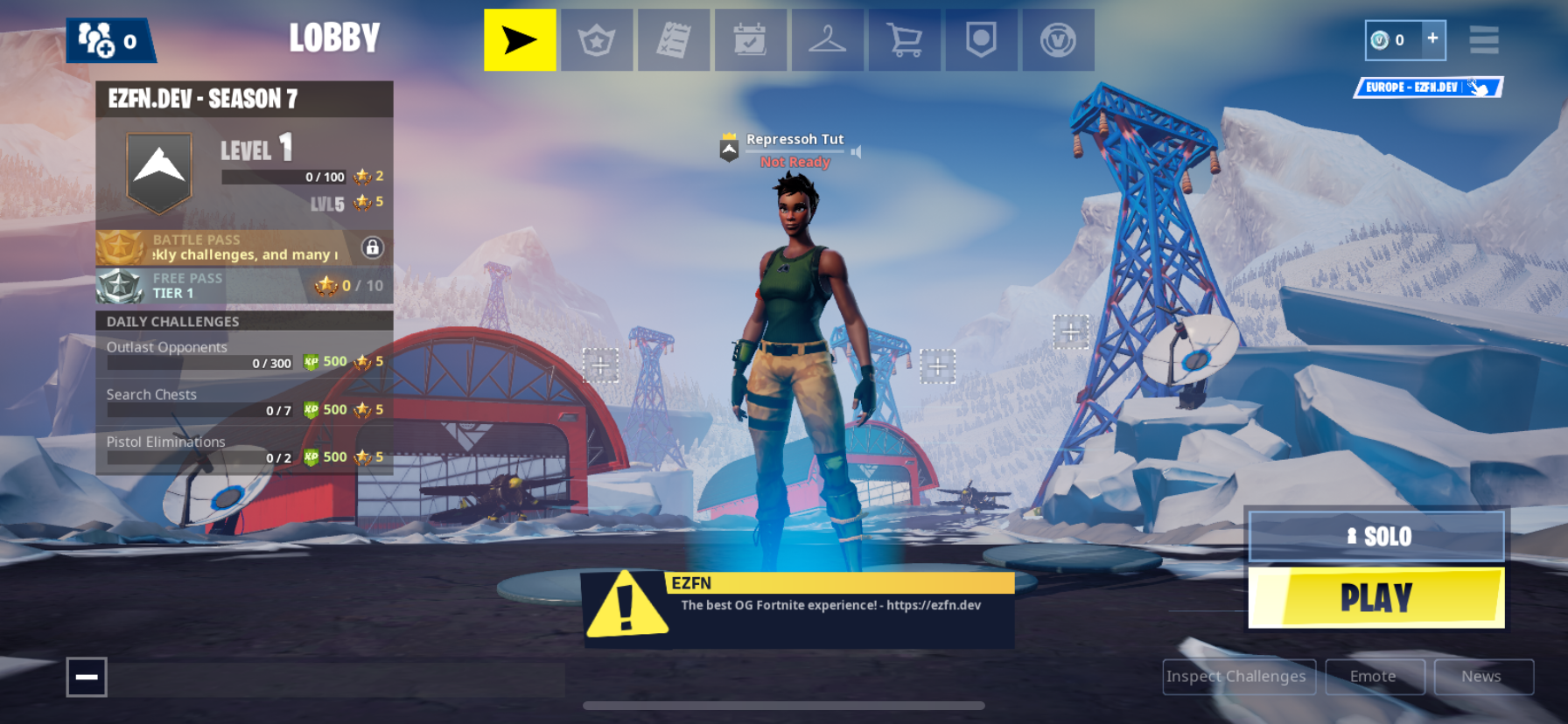Open the V-Bucks store icon

(x=1059, y=39)
